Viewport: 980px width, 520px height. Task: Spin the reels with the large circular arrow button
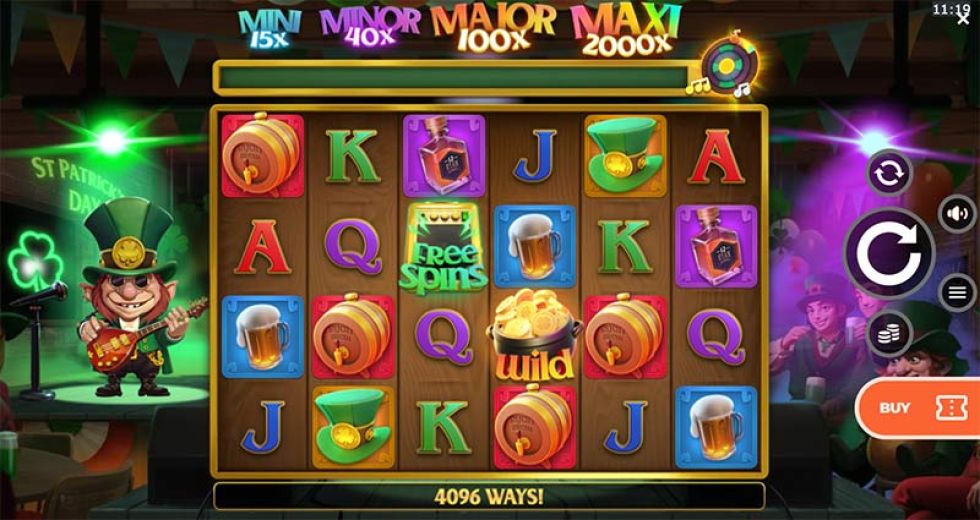click(x=889, y=253)
